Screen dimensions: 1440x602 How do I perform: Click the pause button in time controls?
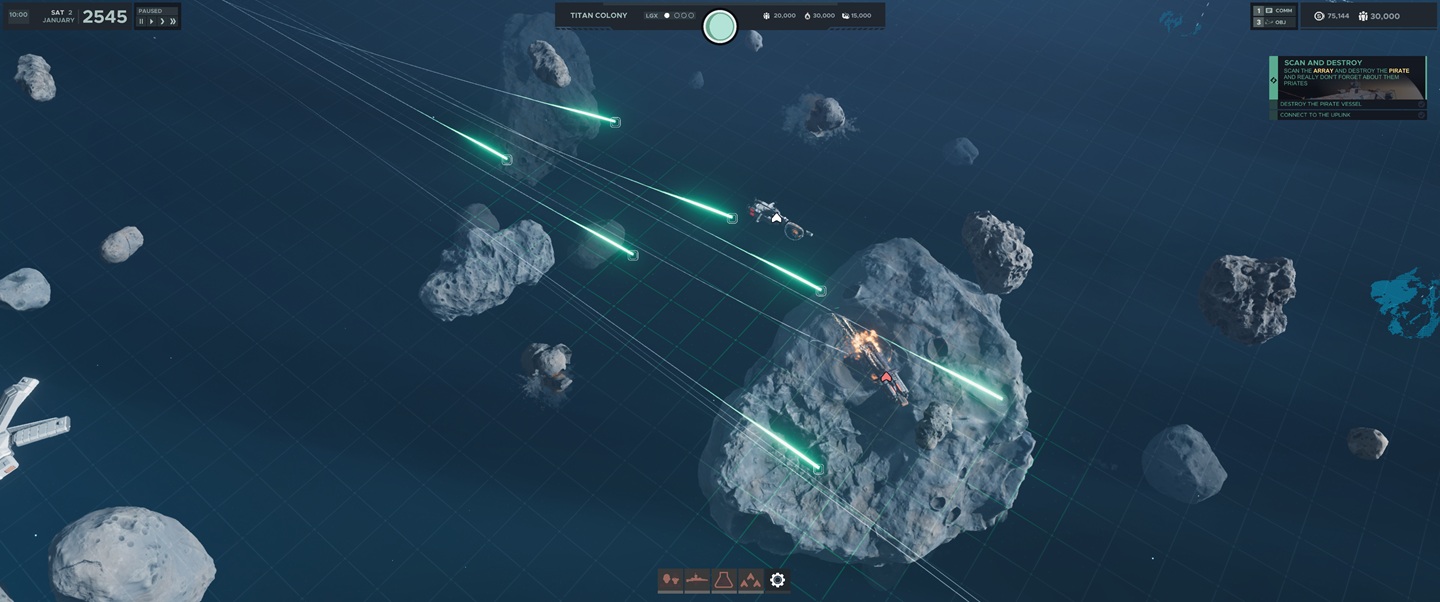[141, 21]
